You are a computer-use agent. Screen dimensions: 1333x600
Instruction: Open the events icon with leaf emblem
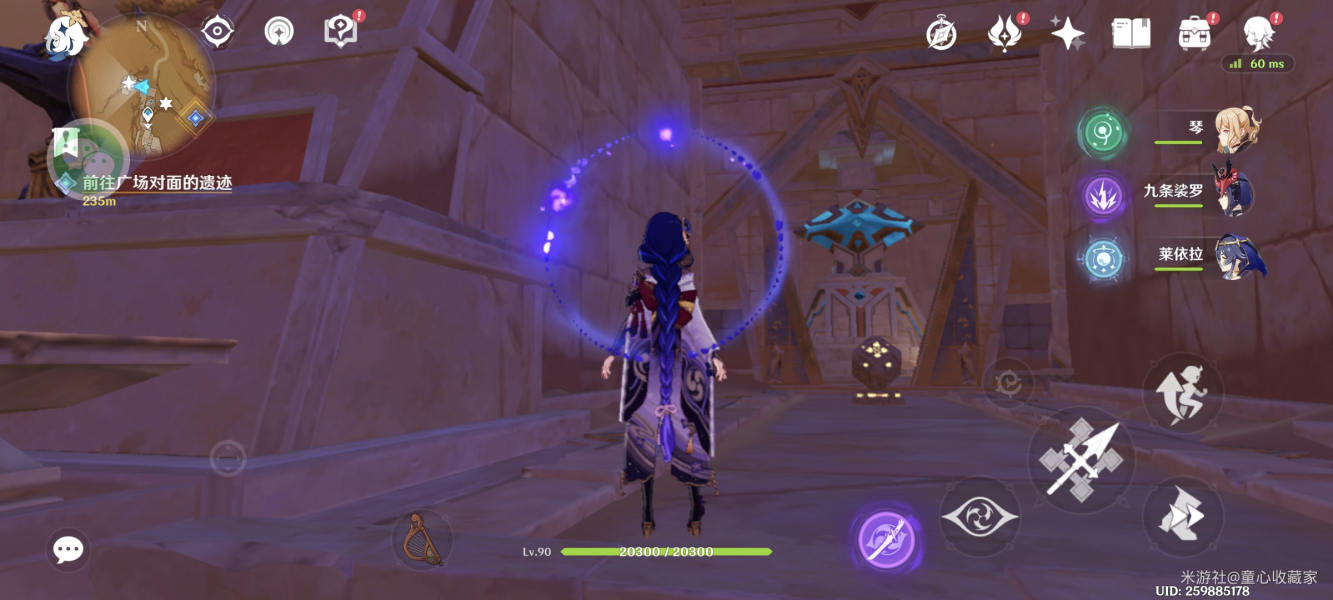[x=1003, y=34]
